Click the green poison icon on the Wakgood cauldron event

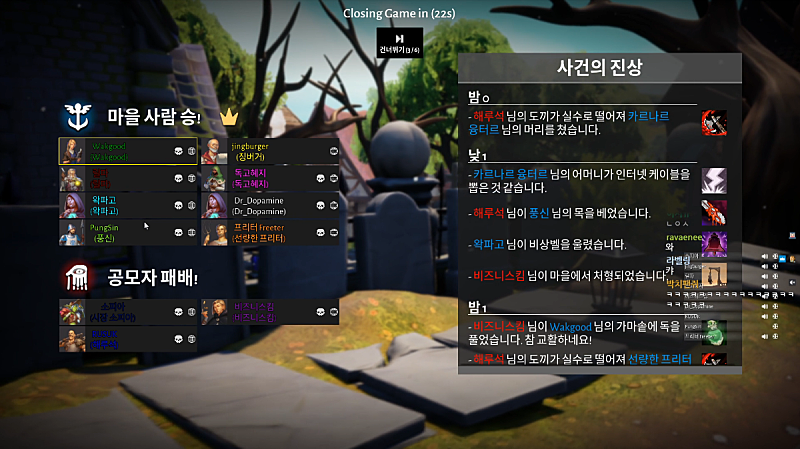click(714, 327)
